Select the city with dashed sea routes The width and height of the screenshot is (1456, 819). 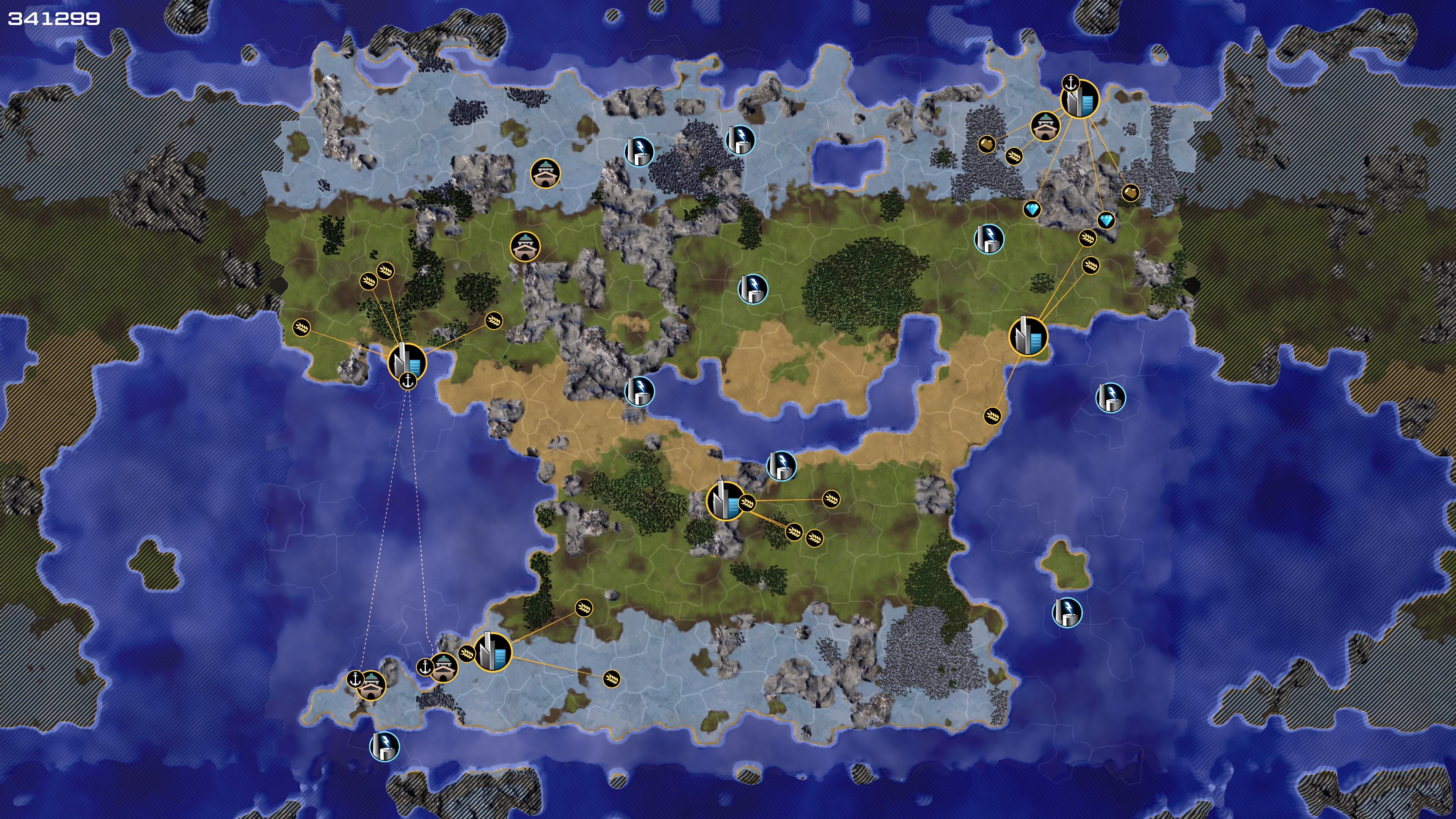(407, 361)
